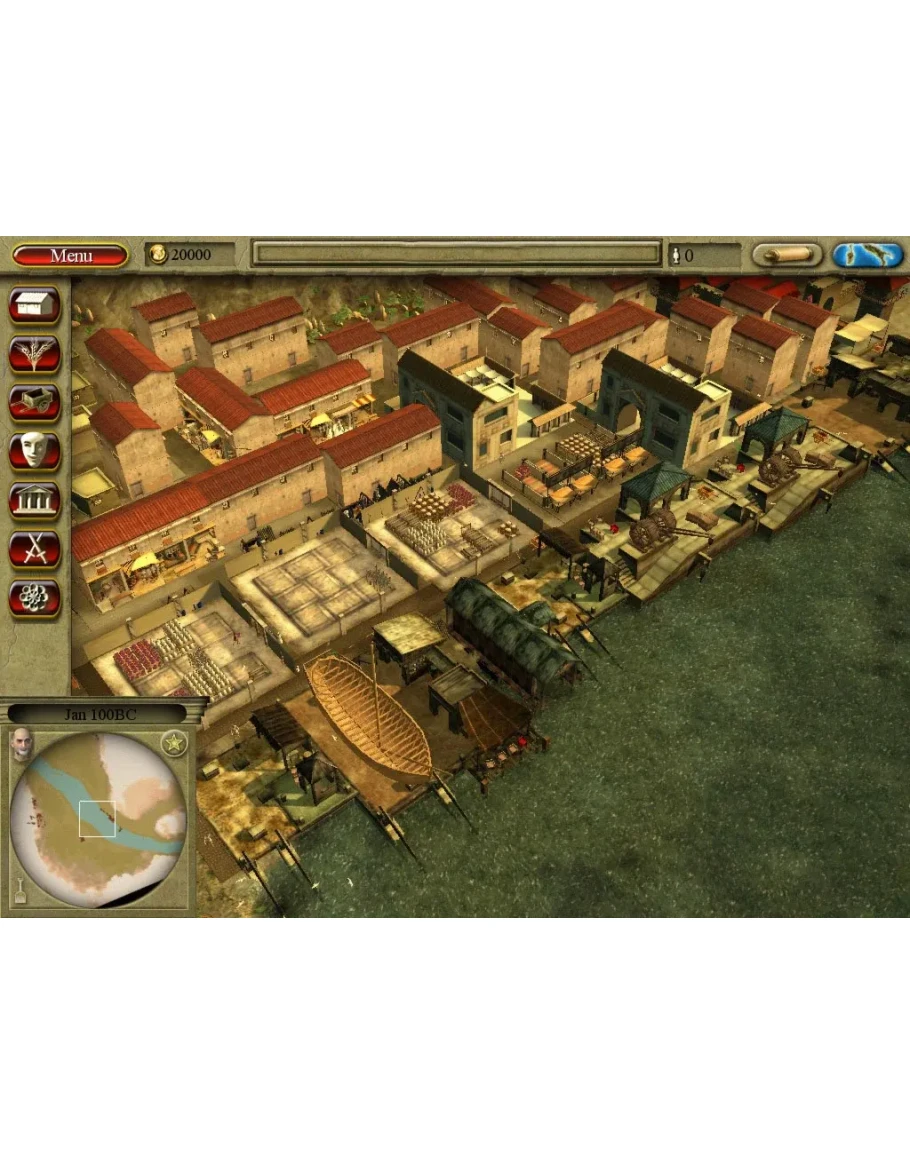Viewport: 910px width, 1155px height.
Task: Click the bald advisor portrait icon
Action: [x=21, y=745]
